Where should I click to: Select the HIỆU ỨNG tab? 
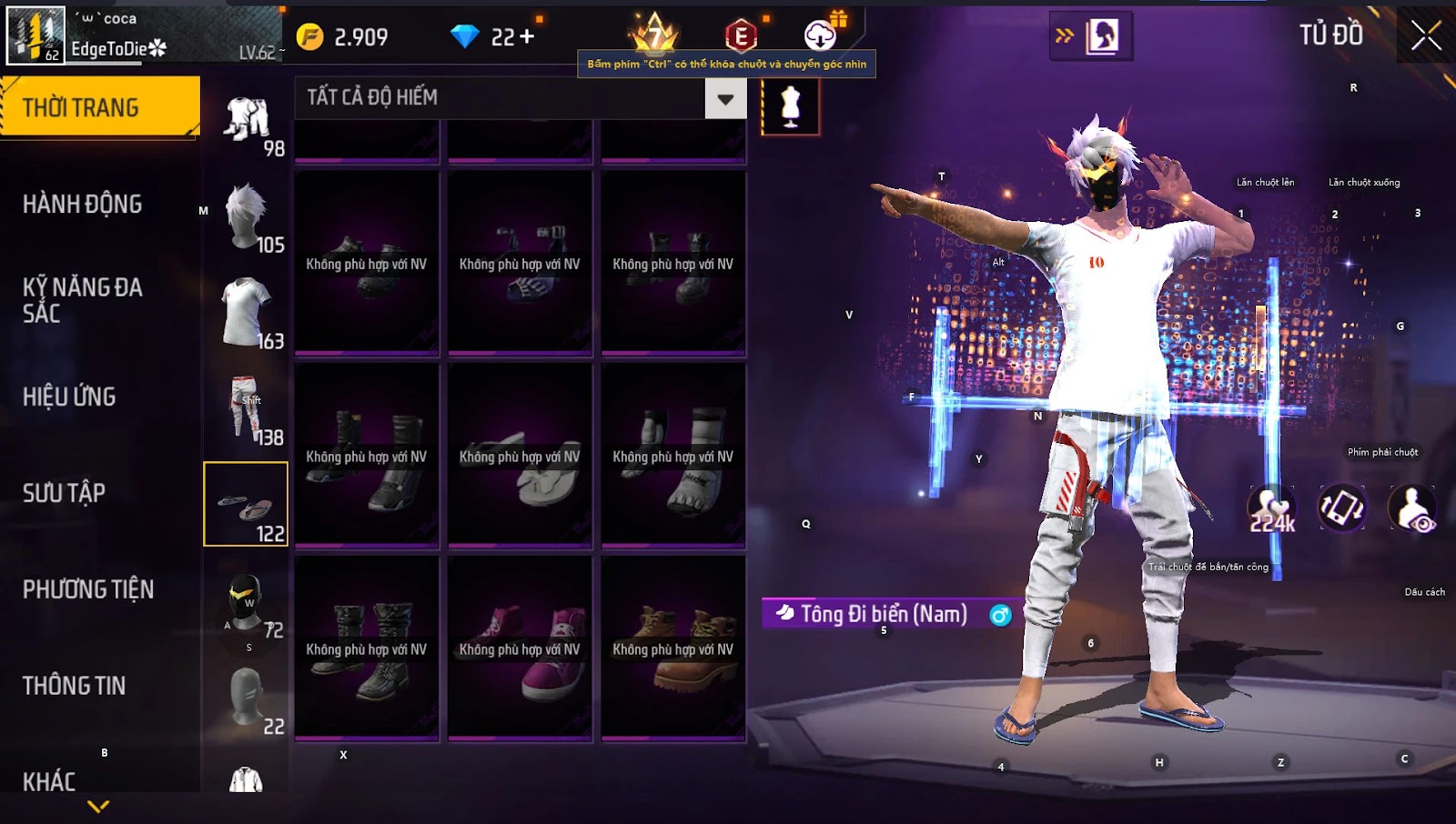(x=70, y=397)
